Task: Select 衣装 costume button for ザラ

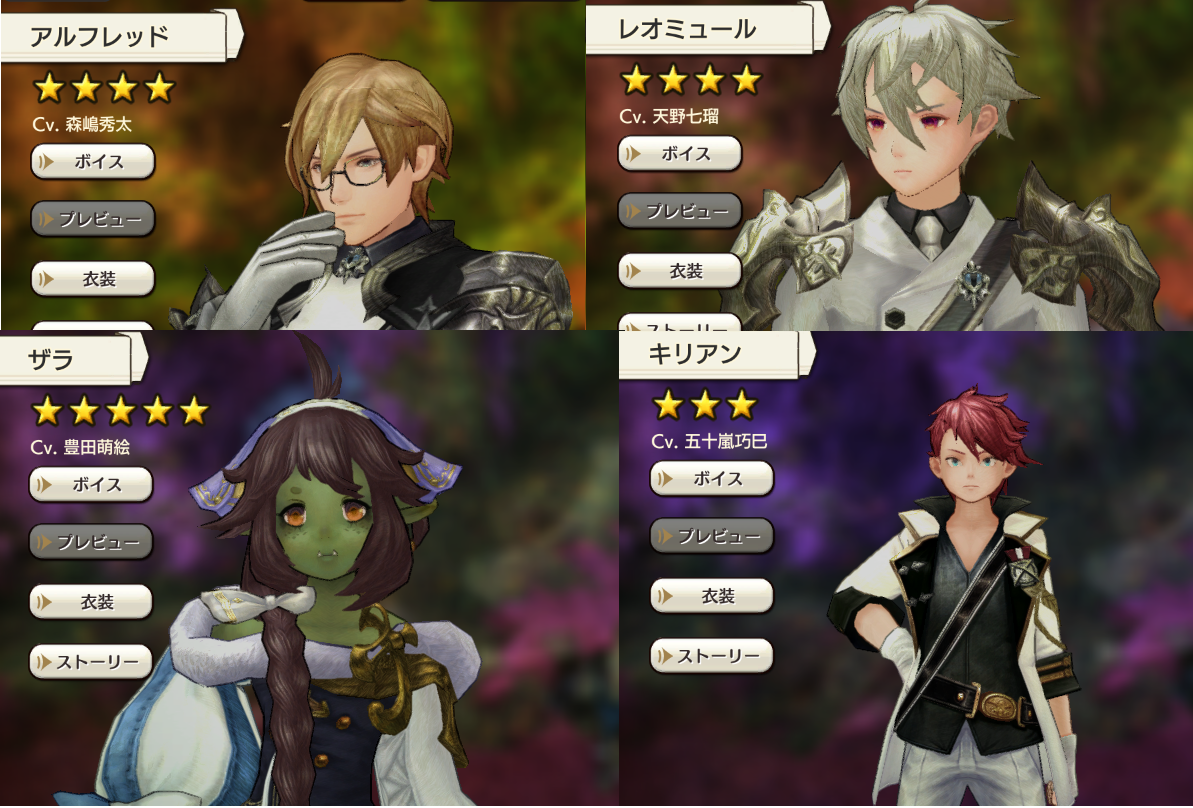Action: click(x=91, y=602)
